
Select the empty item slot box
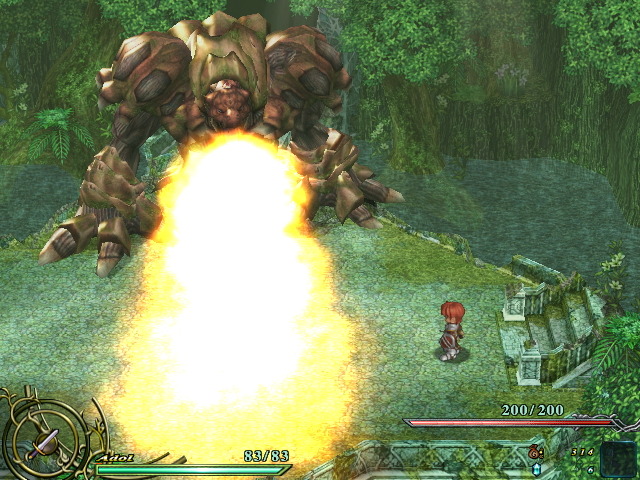[x=617, y=457]
